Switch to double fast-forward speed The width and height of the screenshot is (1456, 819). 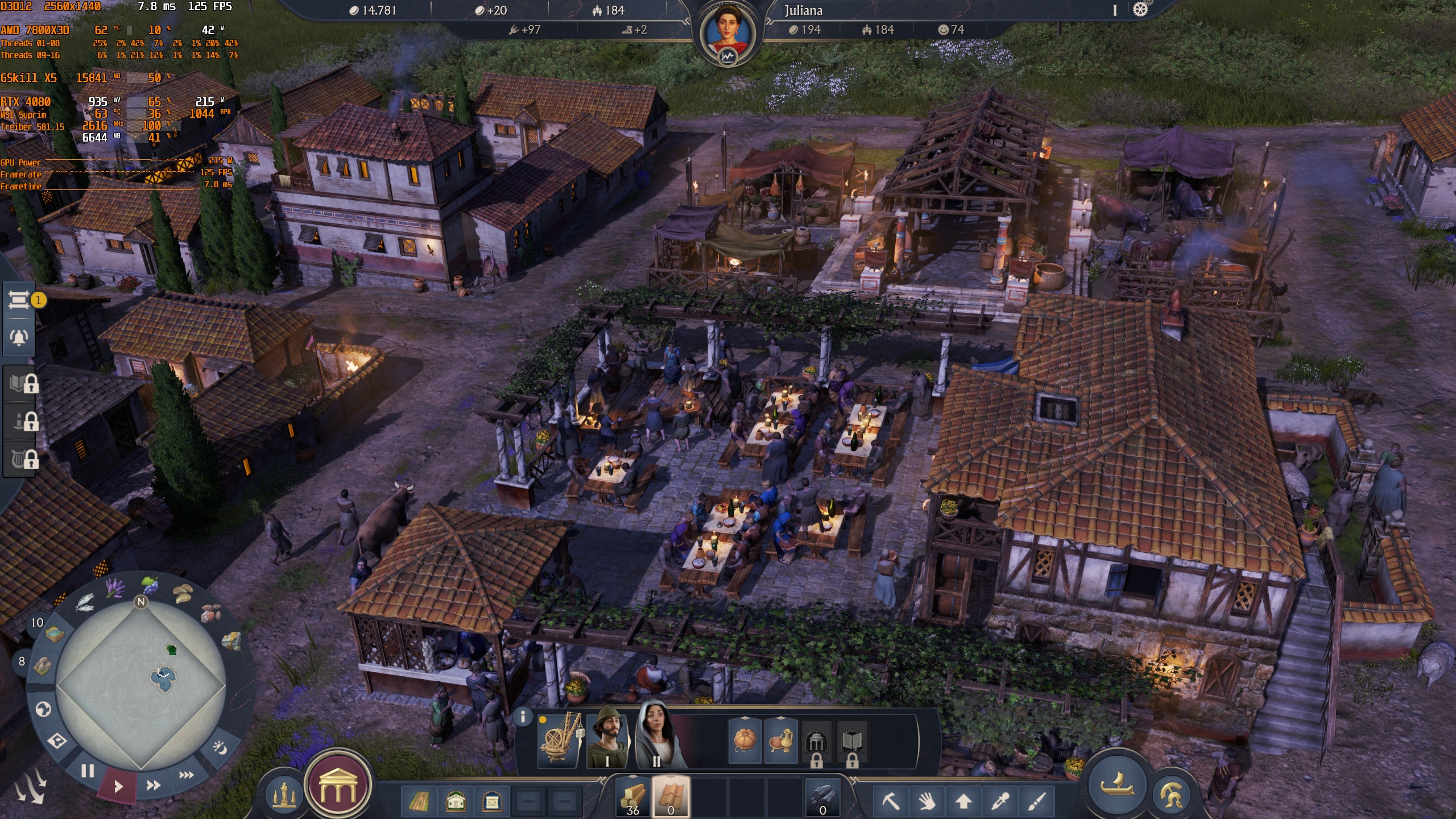(x=154, y=785)
